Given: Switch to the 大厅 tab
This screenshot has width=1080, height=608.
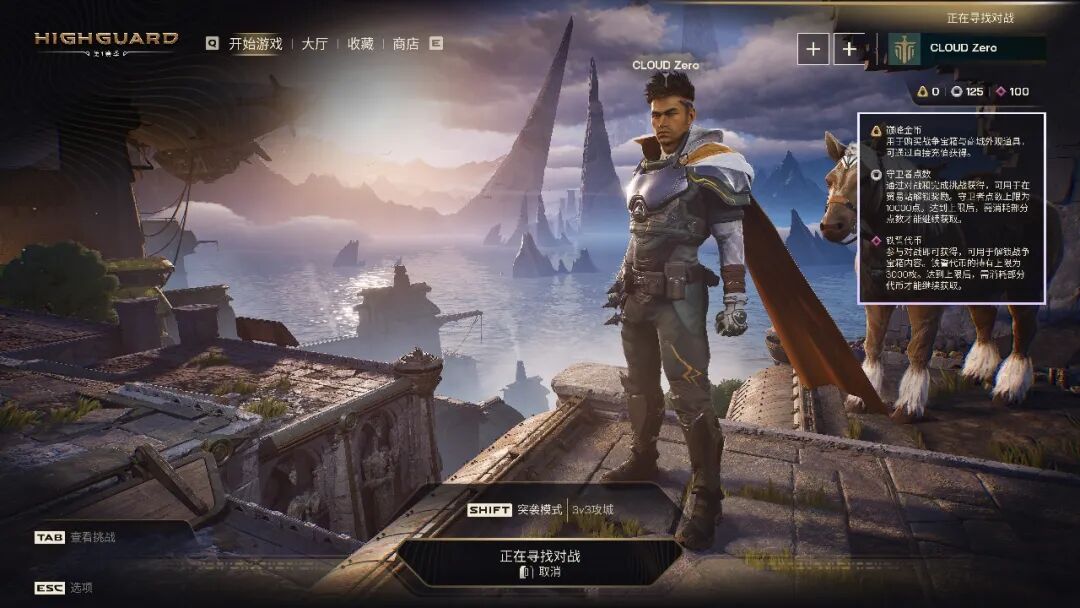Looking at the screenshot, I should (x=314, y=44).
